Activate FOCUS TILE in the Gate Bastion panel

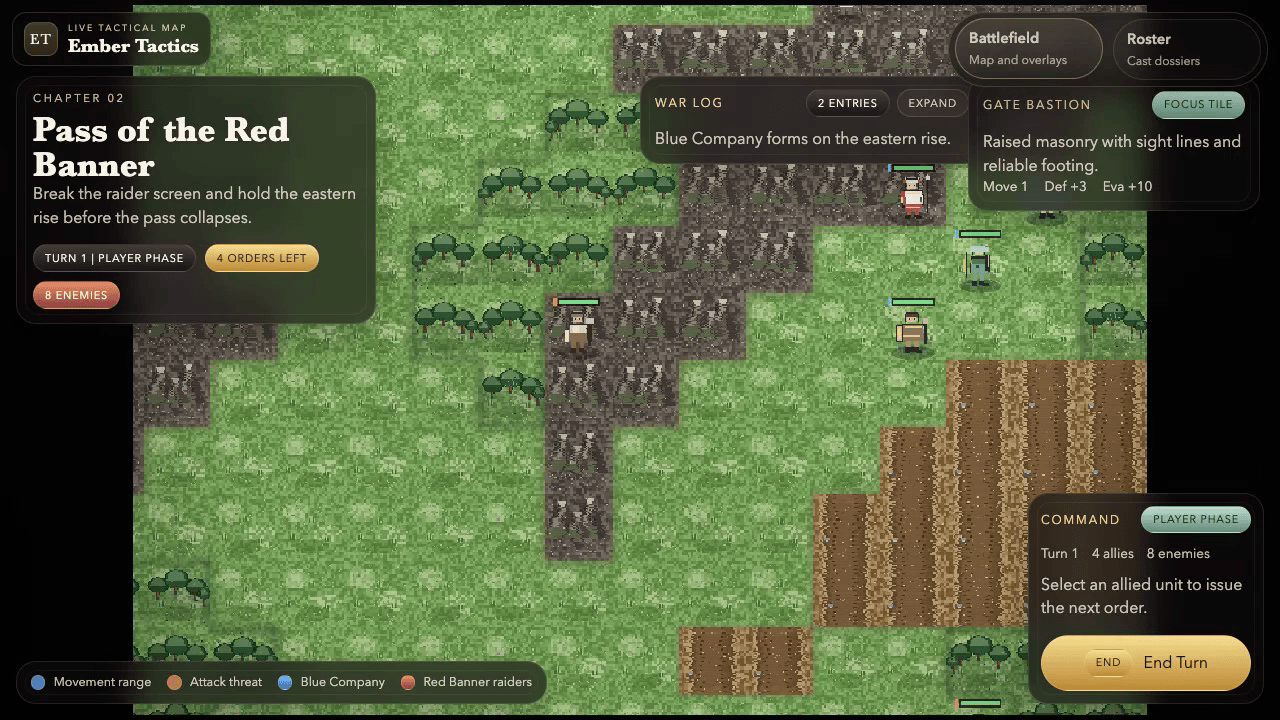coord(1197,104)
